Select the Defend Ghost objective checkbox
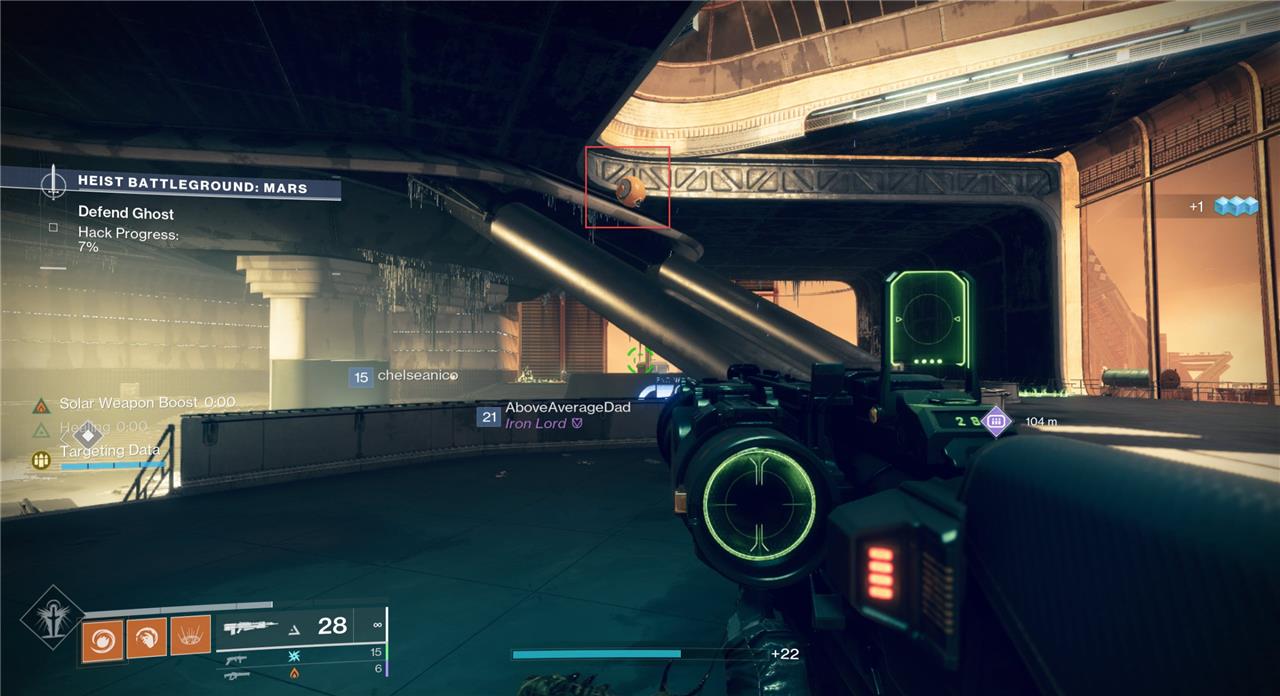The image size is (1280, 696). coord(53,227)
